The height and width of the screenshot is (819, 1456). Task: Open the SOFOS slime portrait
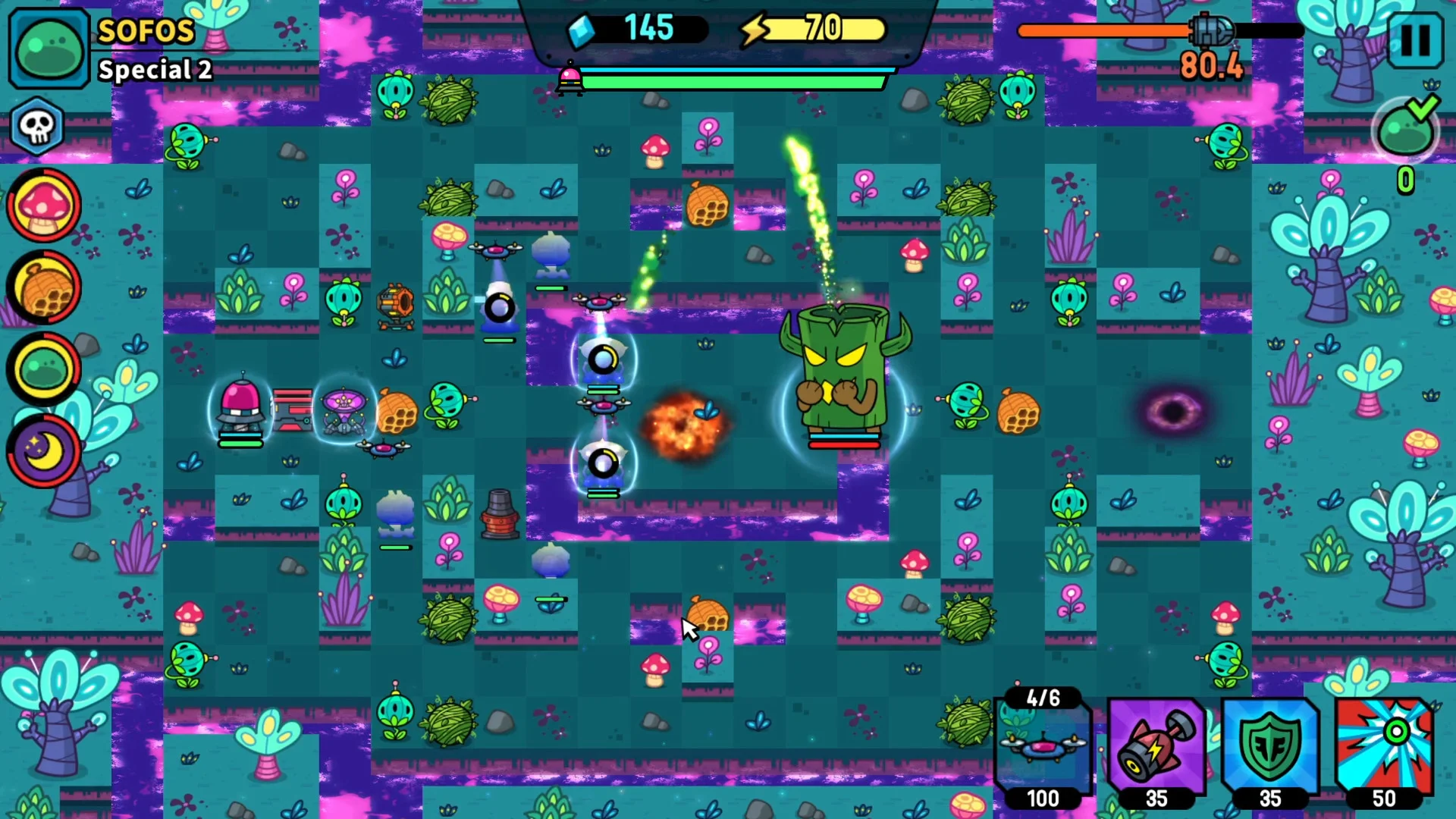pos(49,47)
